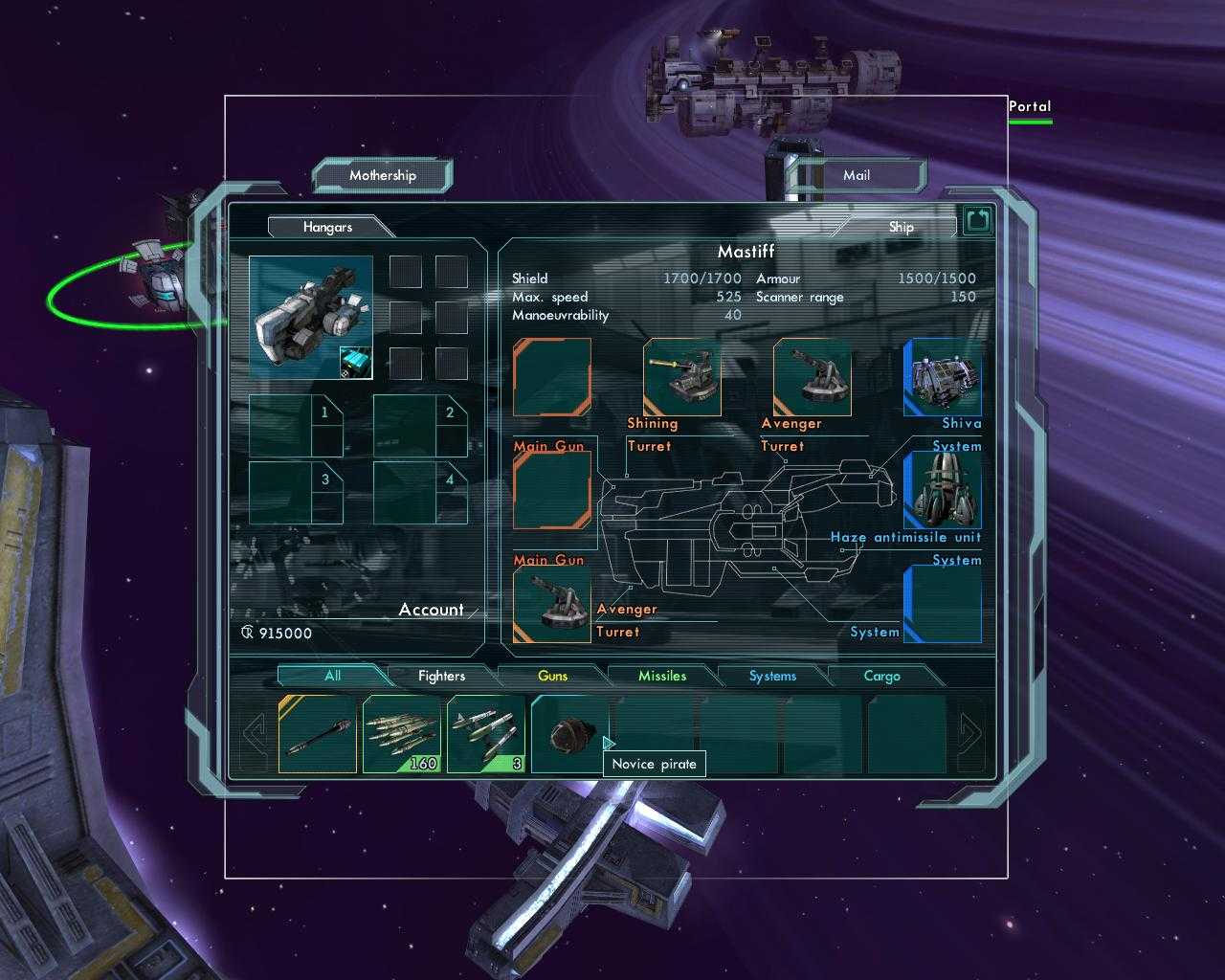Click the small fighter icon on mothership portrait
Viewport: 1225px width, 980px height.
354,362
